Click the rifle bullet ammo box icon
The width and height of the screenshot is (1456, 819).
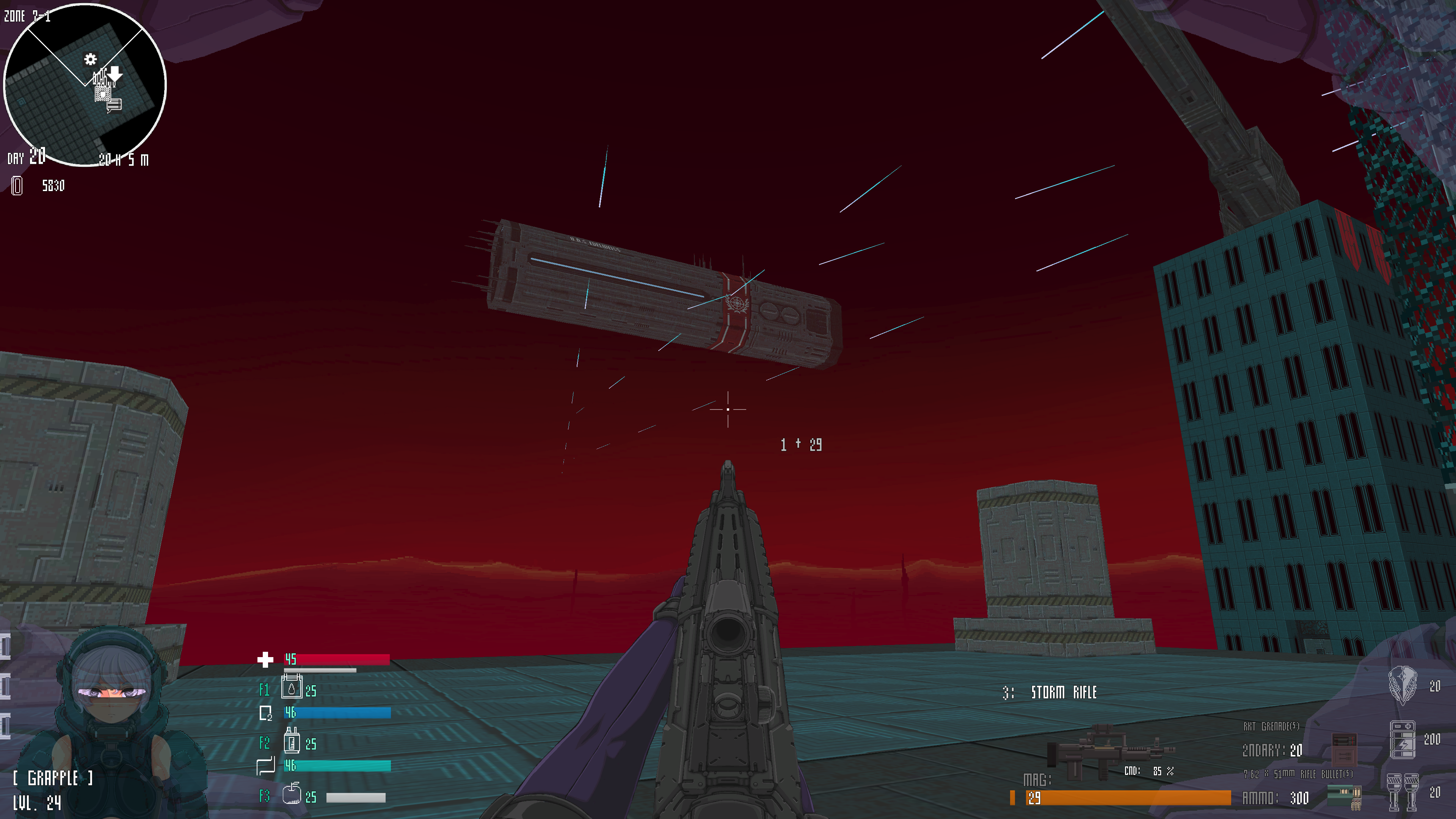tap(1344, 796)
